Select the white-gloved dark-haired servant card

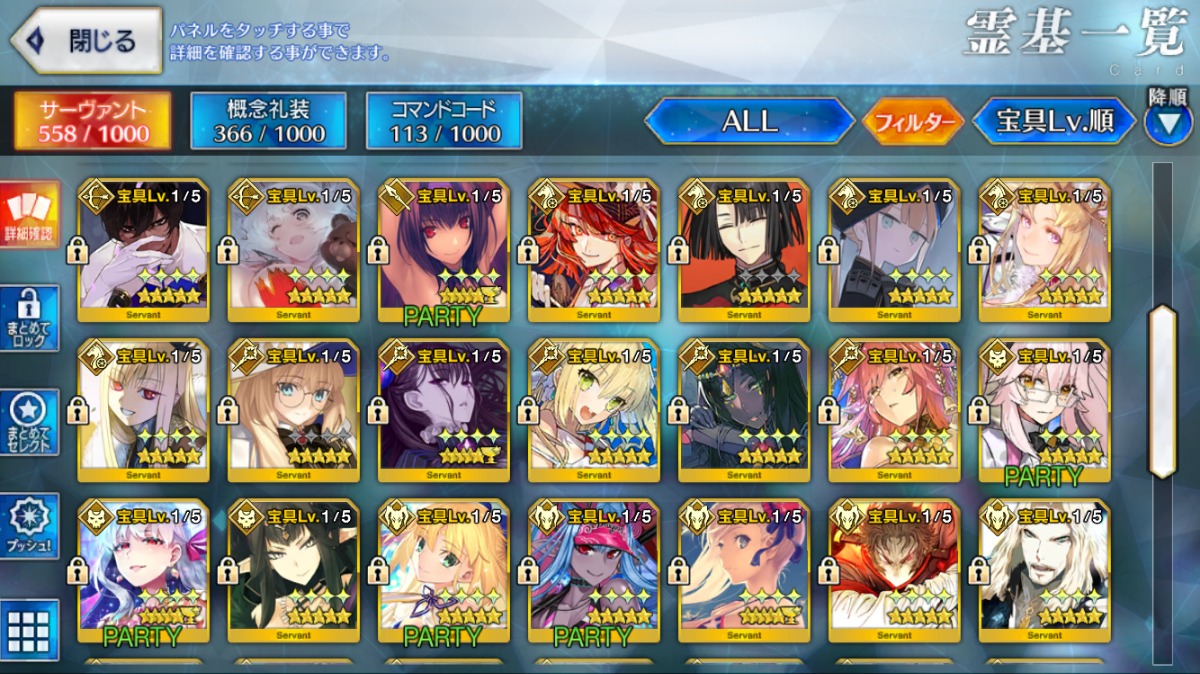143,250
